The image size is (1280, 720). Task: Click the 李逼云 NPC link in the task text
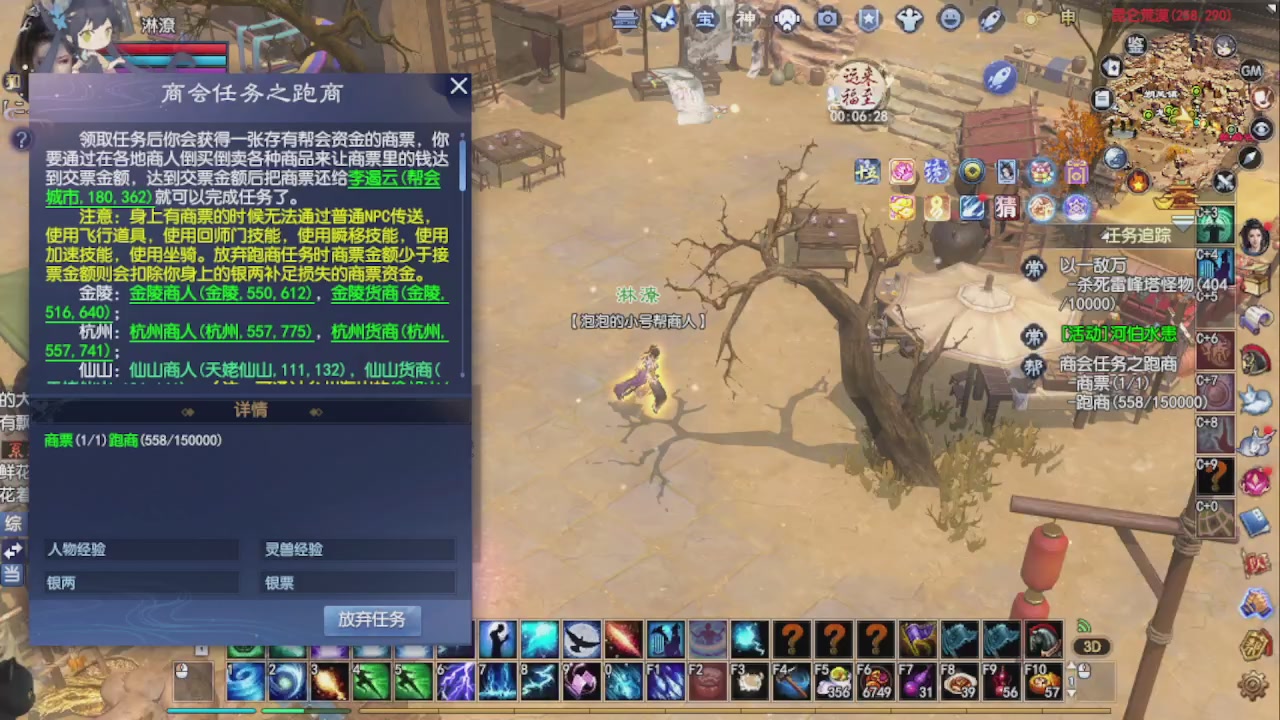point(370,178)
